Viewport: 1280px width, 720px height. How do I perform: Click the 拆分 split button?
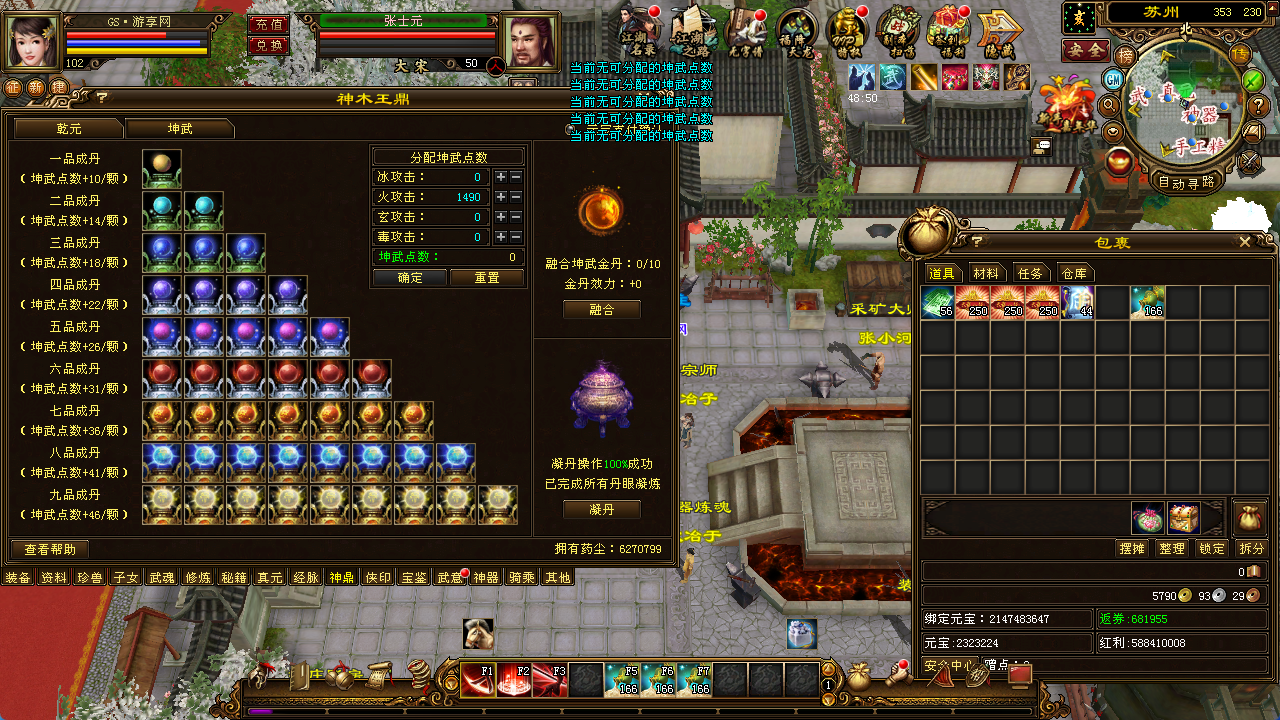pos(1251,548)
